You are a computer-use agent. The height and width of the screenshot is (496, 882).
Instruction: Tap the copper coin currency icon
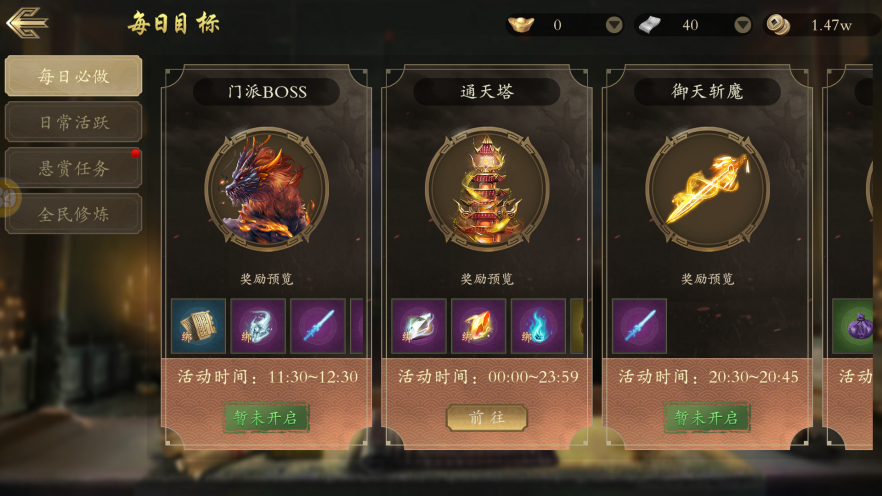click(x=778, y=25)
